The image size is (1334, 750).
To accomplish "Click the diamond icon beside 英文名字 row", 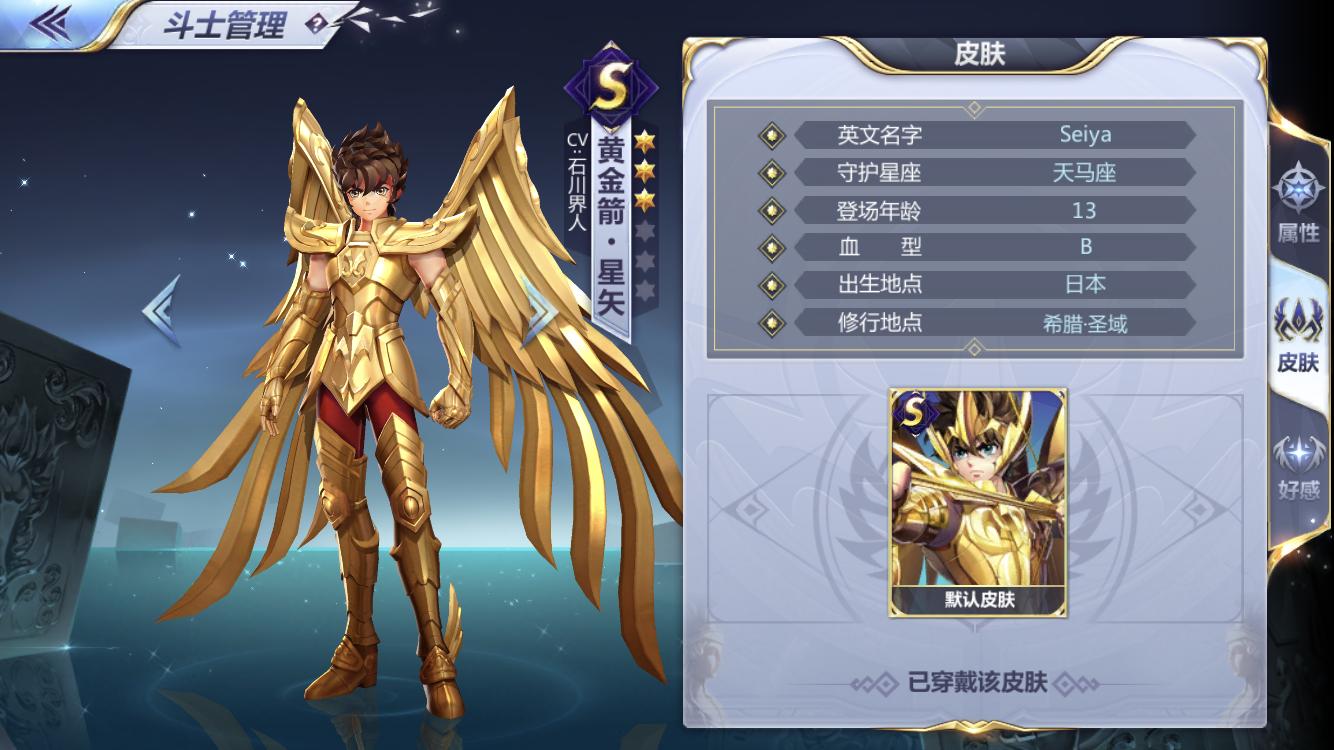I will coord(770,135).
